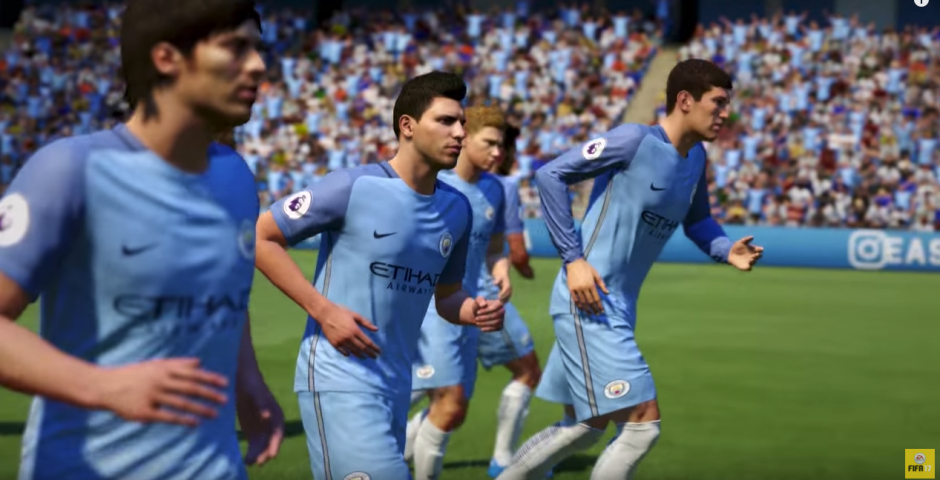Screen dimensions: 940x480
Task: Open the video info card icon
Action: [x=920, y=3]
